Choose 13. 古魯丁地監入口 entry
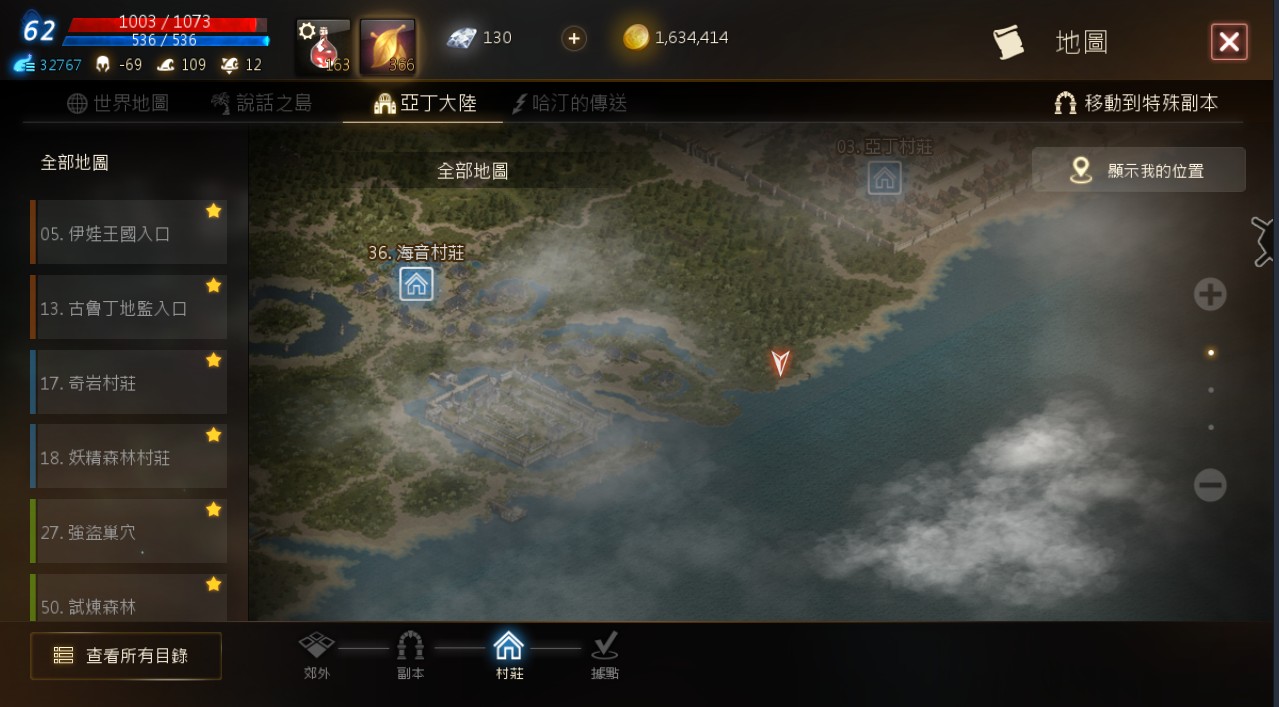The image size is (1279, 707). tap(128, 308)
